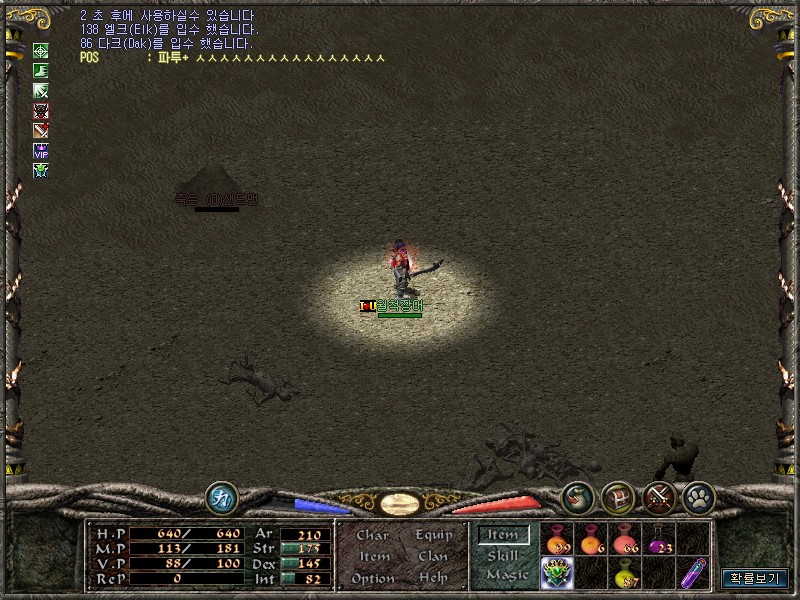Click the round paw print button
Image resolution: width=800 pixels, height=600 pixels.
(698, 497)
